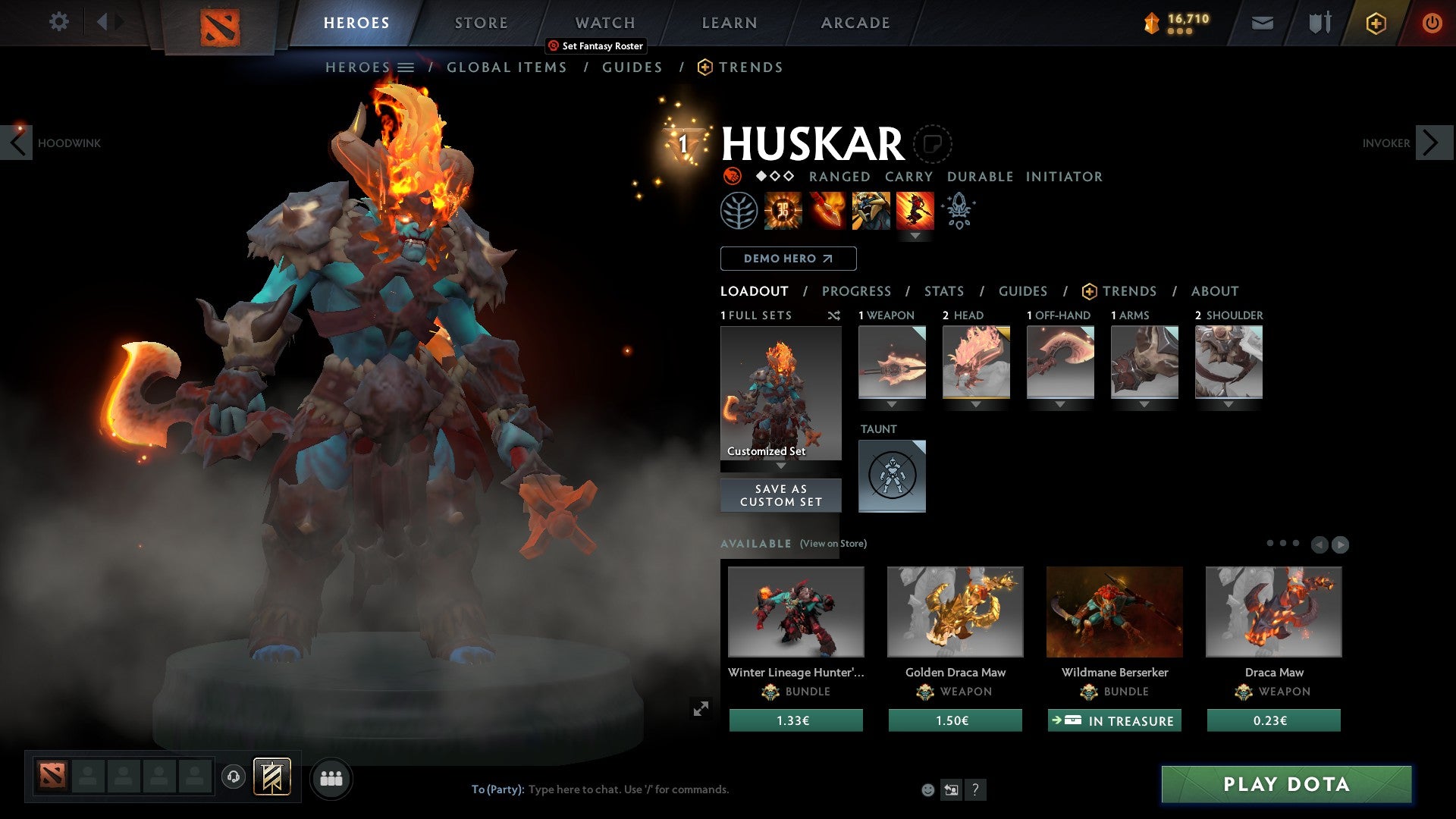Switch to the Progress tab

856,291
